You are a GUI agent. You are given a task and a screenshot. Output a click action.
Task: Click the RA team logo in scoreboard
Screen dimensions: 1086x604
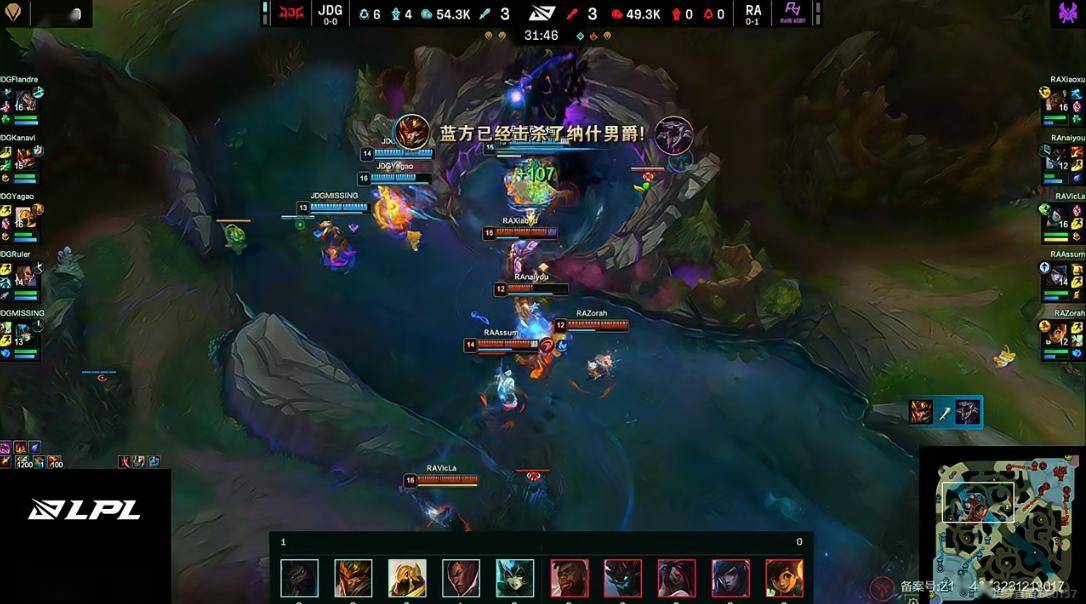(x=792, y=13)
